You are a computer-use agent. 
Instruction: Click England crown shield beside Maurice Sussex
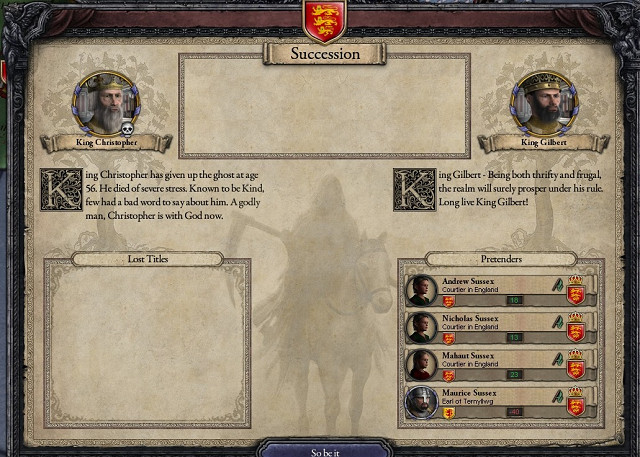tap(575, 402)
